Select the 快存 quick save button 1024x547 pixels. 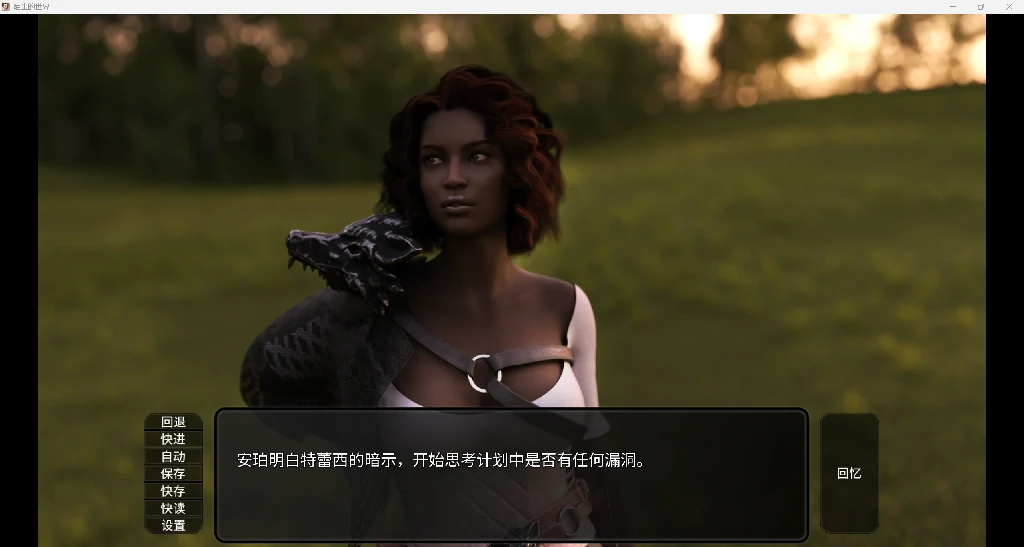coord(173,491)
